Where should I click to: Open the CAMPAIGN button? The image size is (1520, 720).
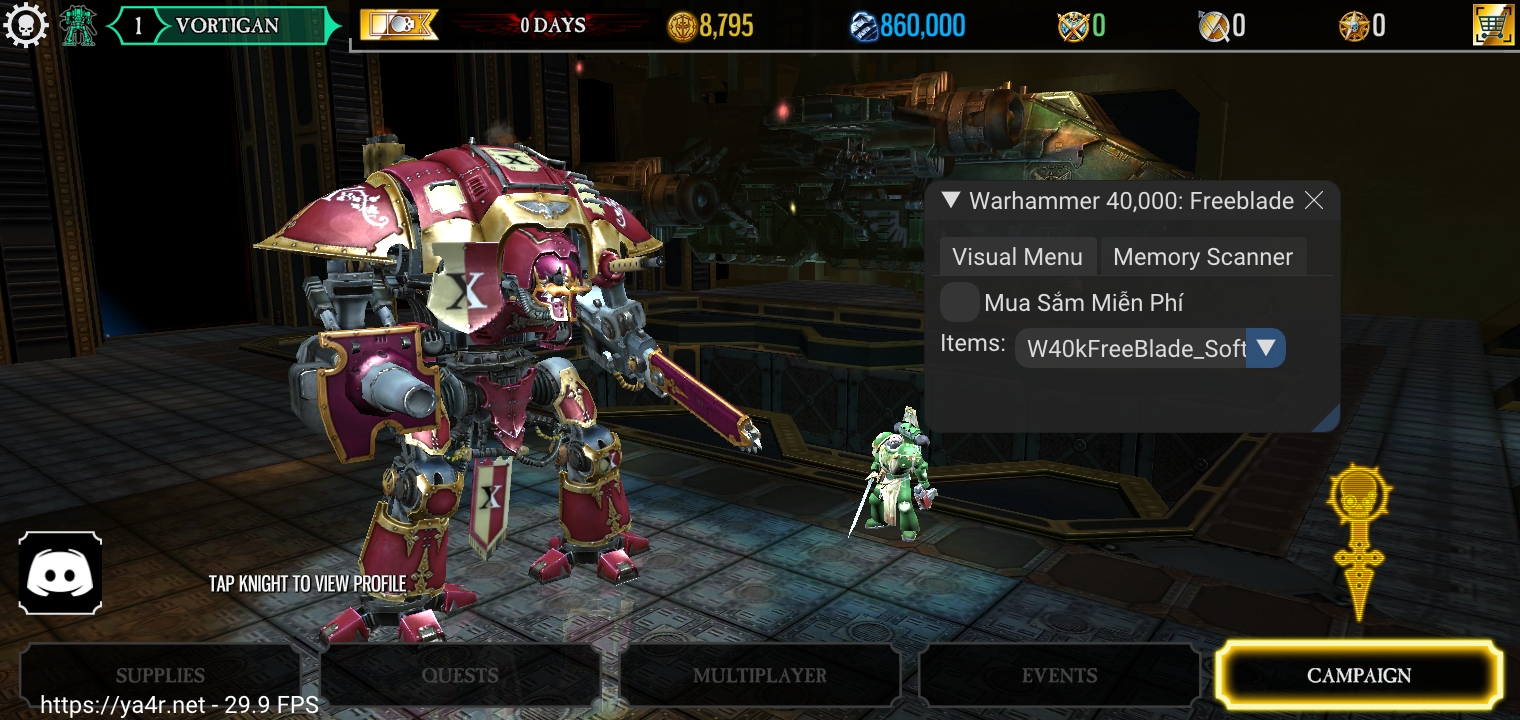[1357, 675]
